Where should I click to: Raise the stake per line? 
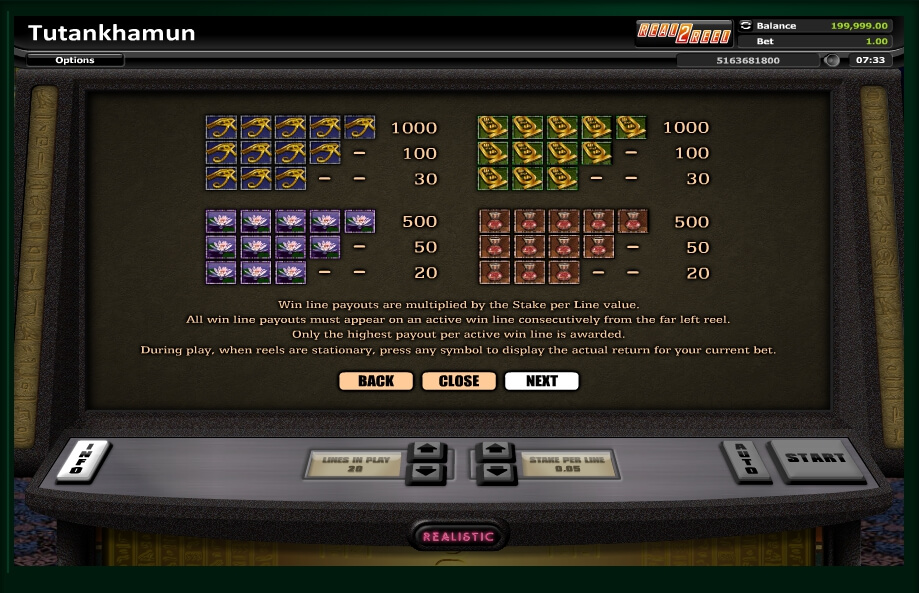click(496, 452)
